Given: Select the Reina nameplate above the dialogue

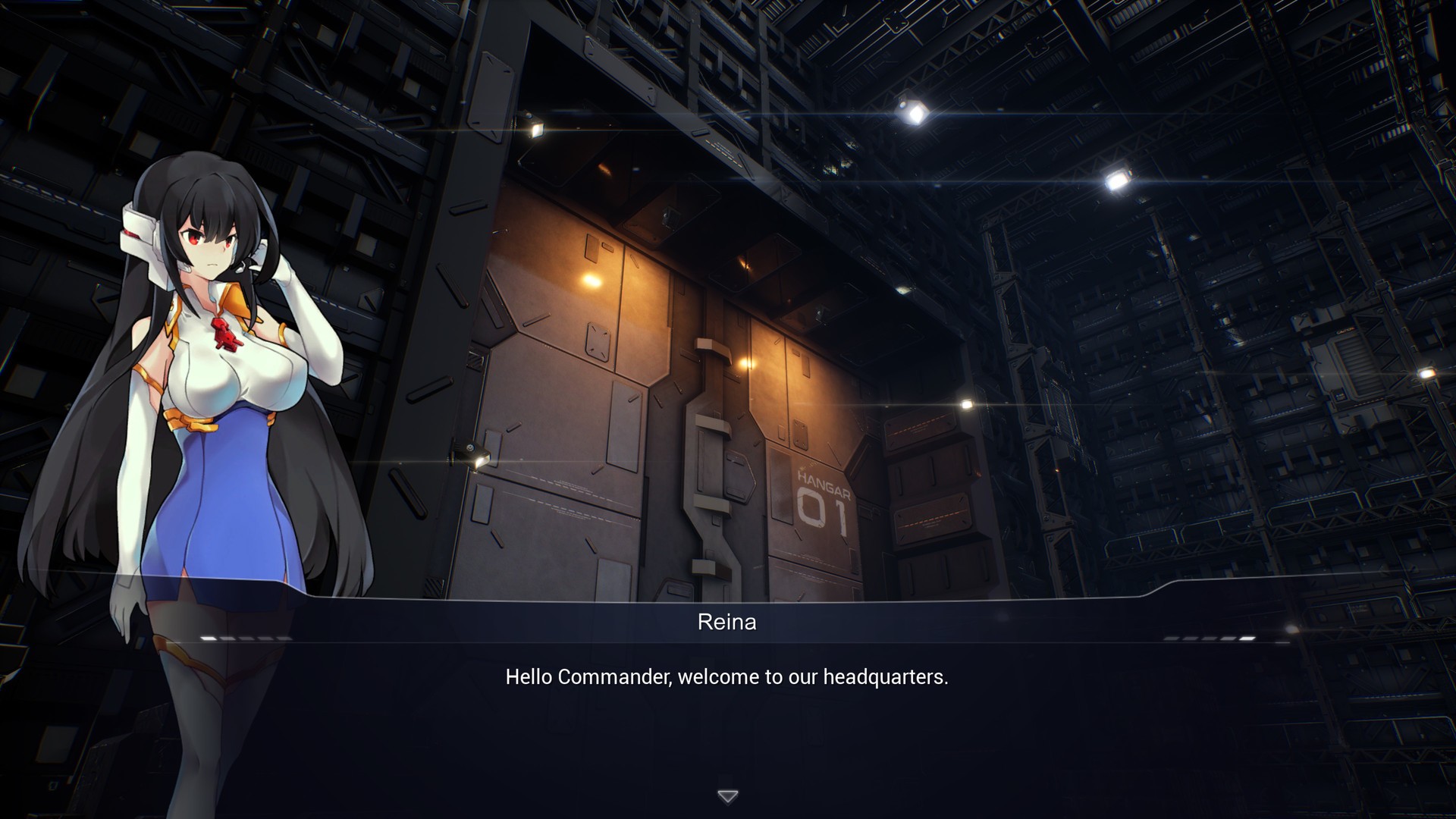Looking at the screenshot, I should 726,622.
